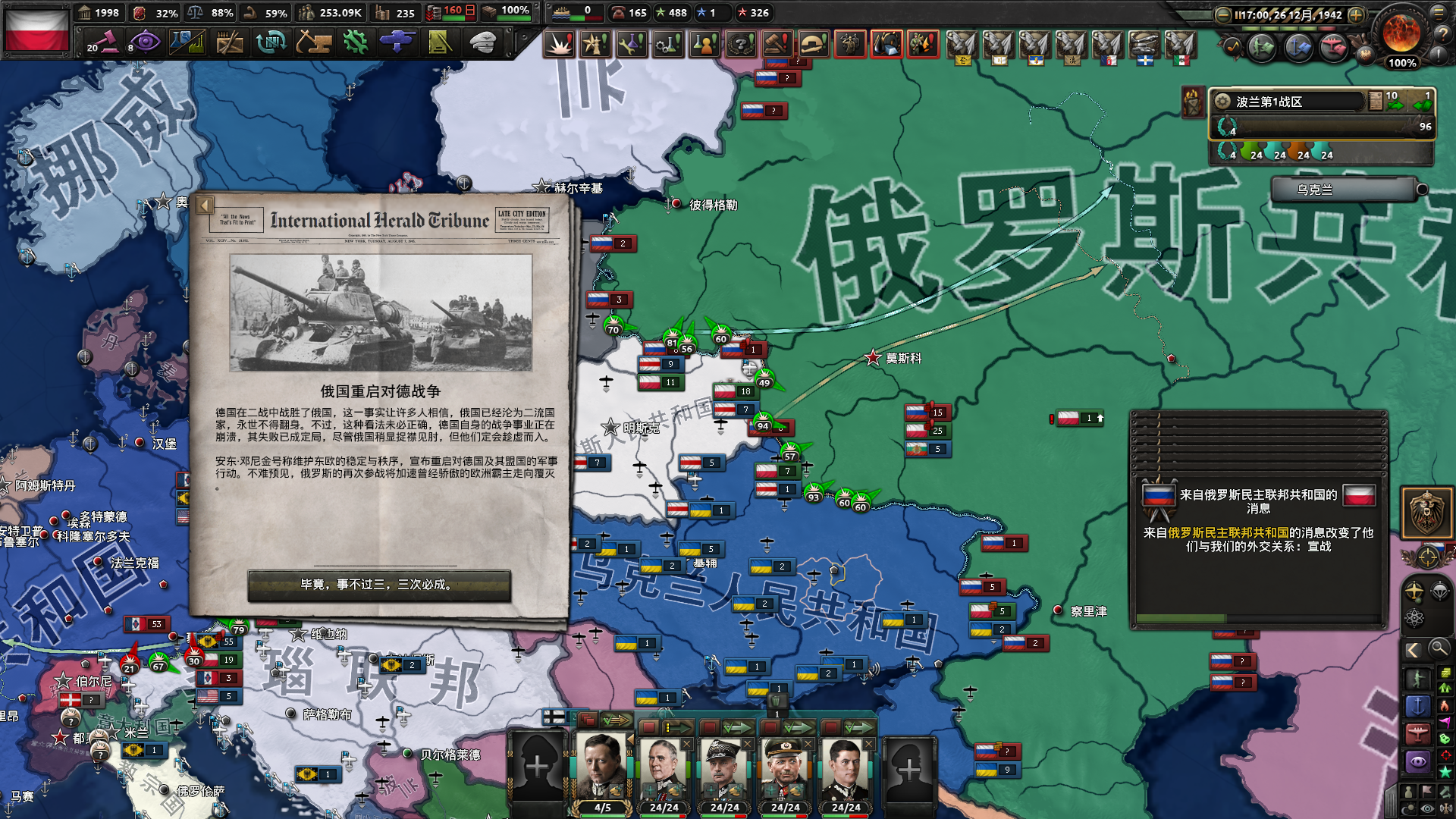1456x819 pixels.
Task: Open the trade panel (circular arrows icon)
Action: [x=271, y=43]
